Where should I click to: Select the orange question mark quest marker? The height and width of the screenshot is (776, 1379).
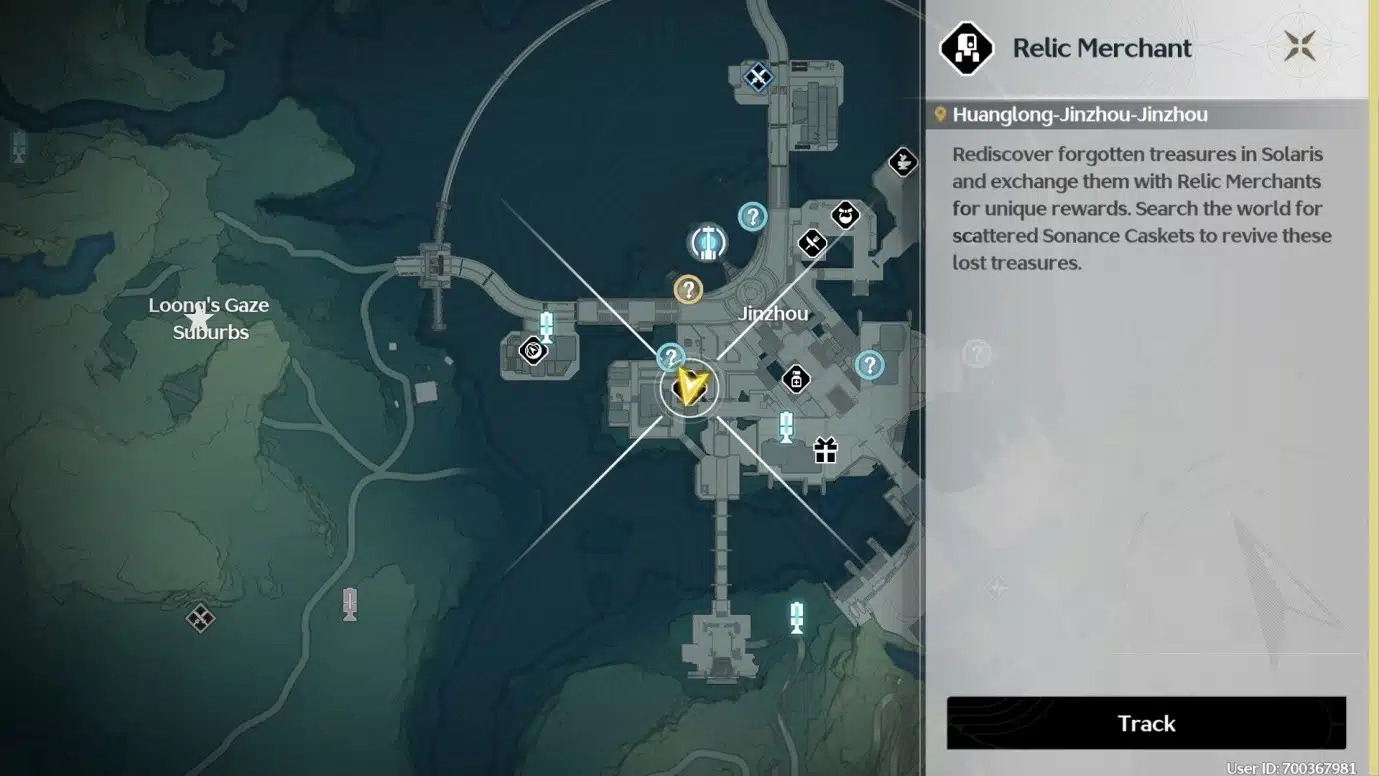coord(688,290)
